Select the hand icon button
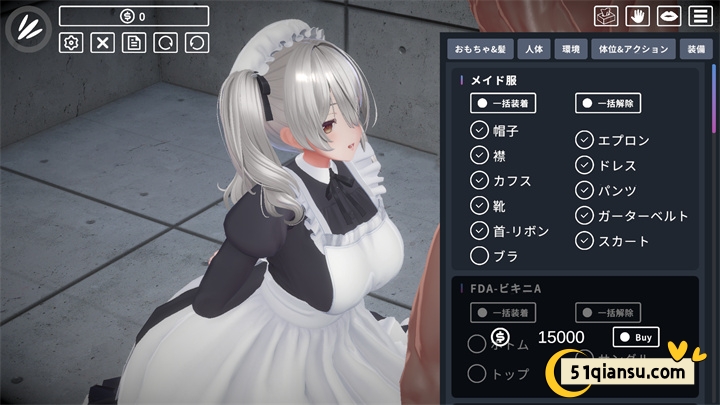Image resolution: width=720 pixels, height=405 pixels. (636, 16)
